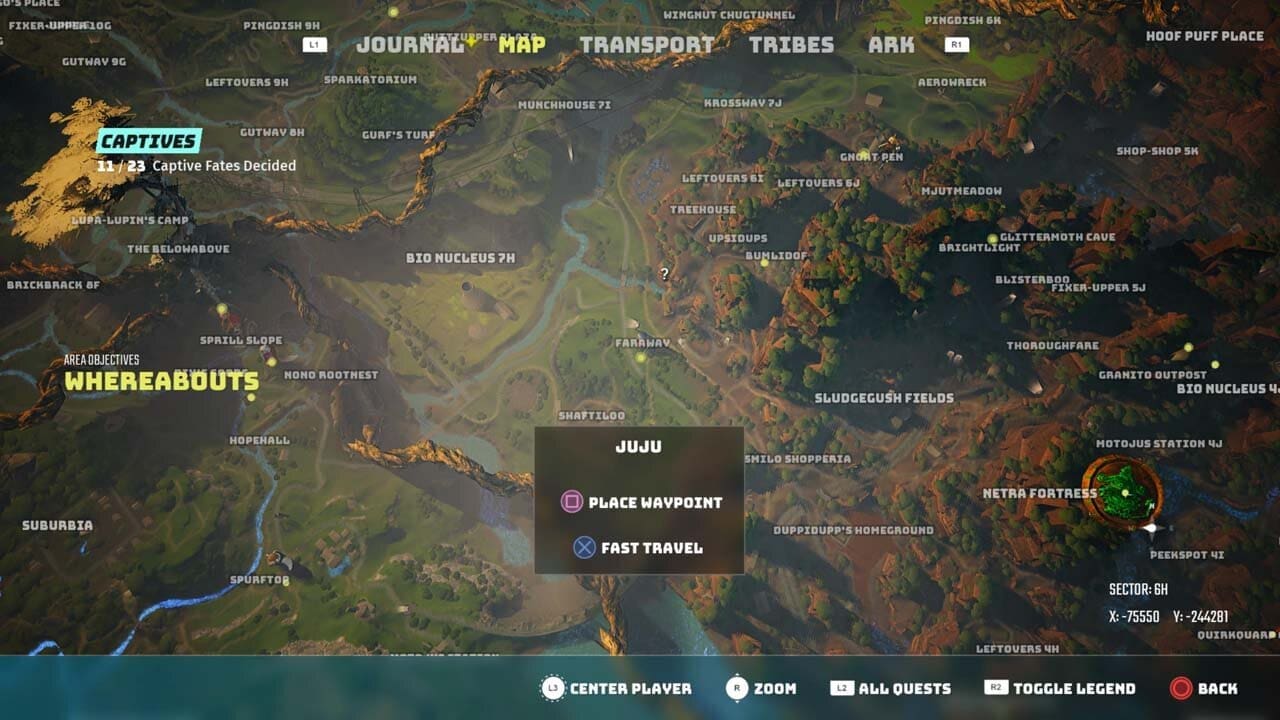Click the R1 shoulder button icon
Viewport: 1280px width, 720px height.
click(x=957, y=44)
